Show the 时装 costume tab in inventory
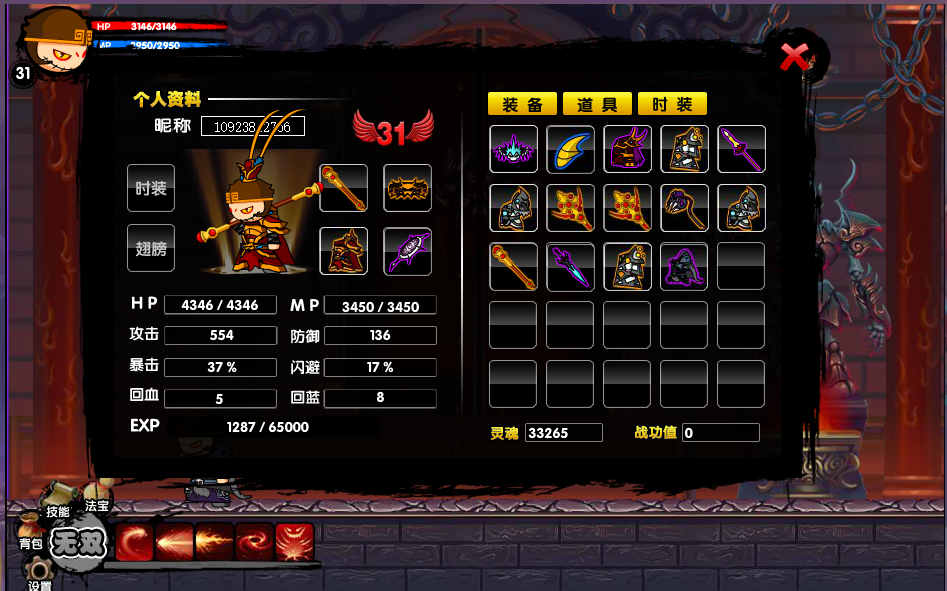947x591 pixels. [672, 104]
